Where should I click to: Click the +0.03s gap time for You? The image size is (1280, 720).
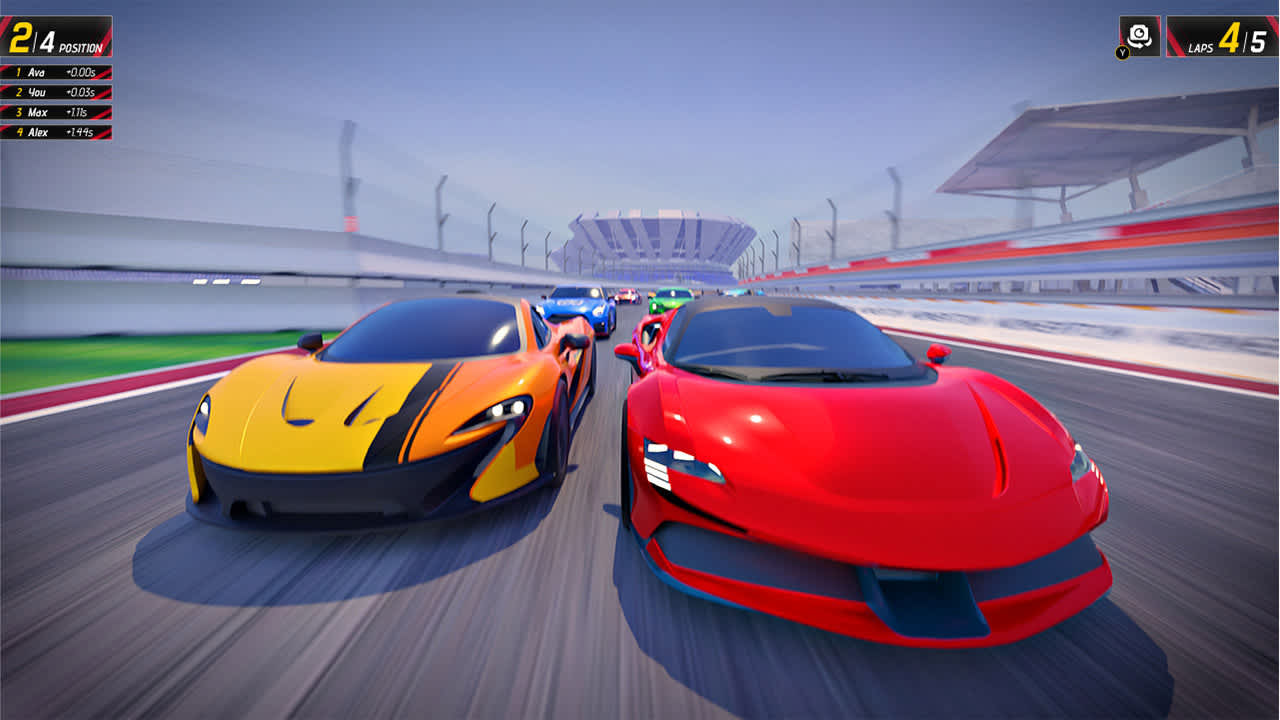tap(80, 91)
